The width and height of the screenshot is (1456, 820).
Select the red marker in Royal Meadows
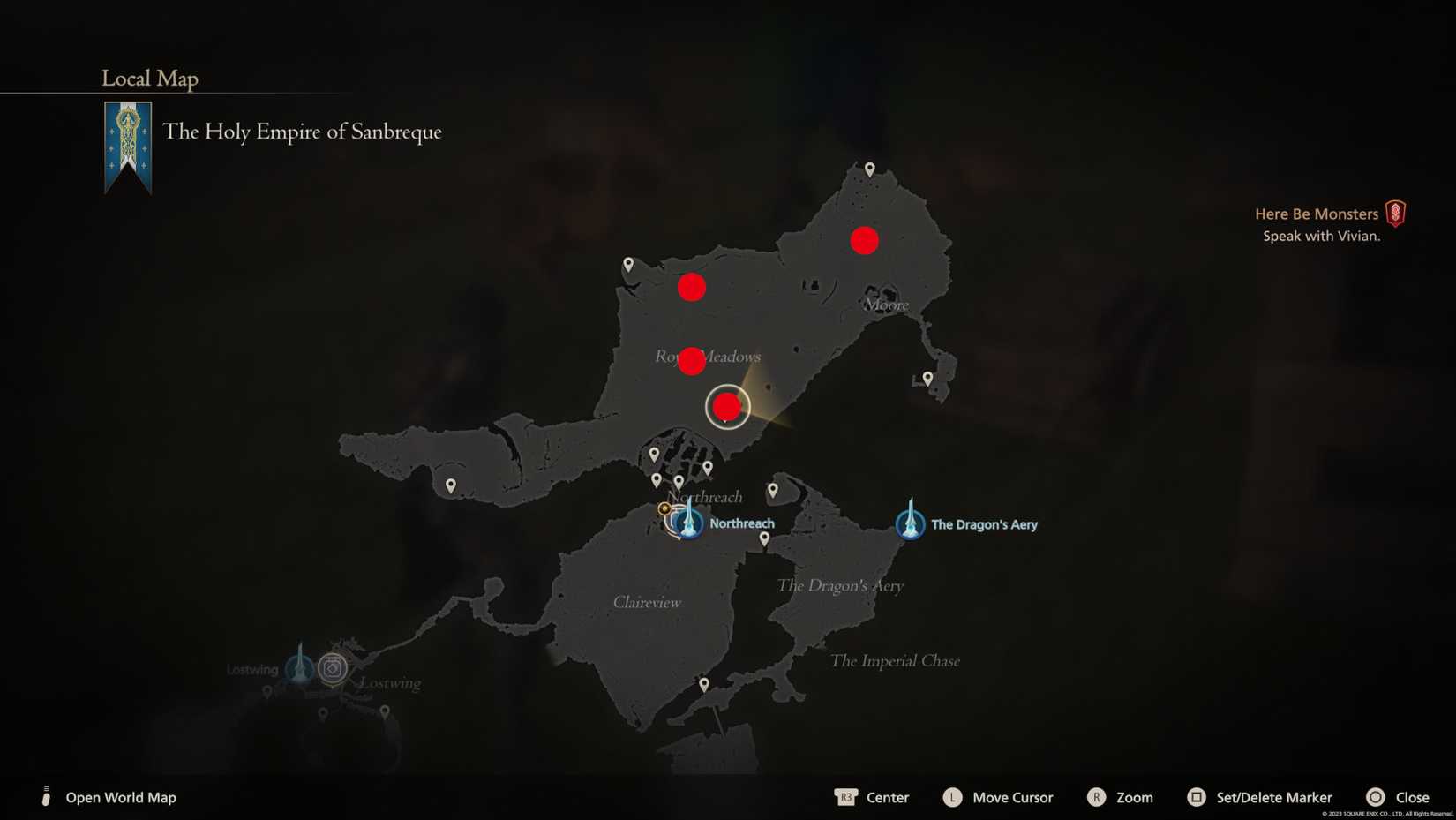pyautogui.click(x=691, y=360)
